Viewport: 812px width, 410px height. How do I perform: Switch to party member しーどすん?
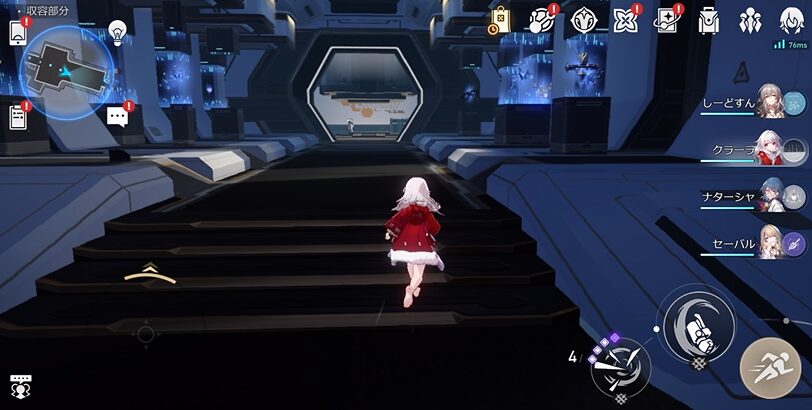pos(770,101)
